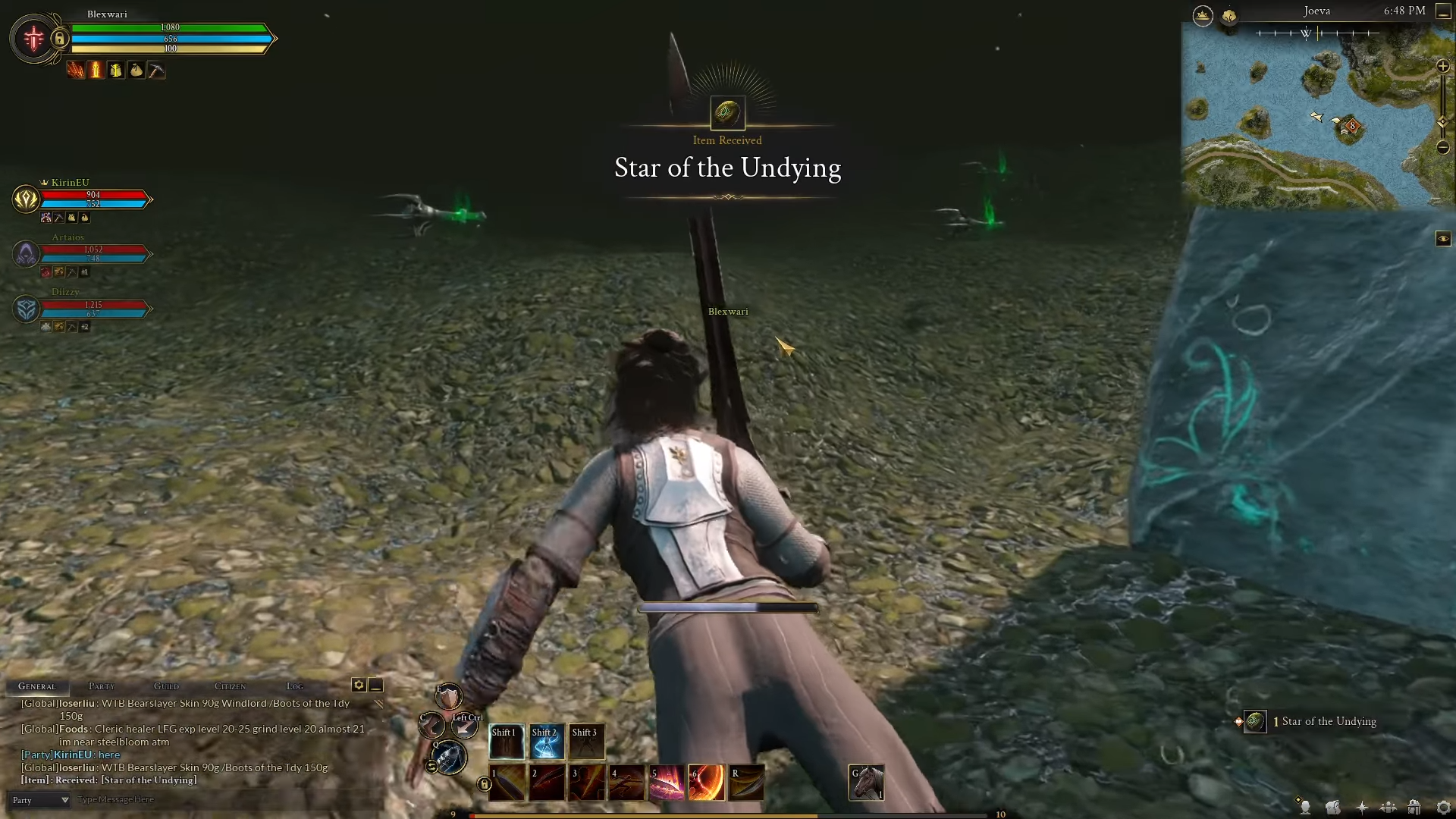
Task: Minimize the minimap panel
Action: pyautogui.click(x=1442, y=12)
